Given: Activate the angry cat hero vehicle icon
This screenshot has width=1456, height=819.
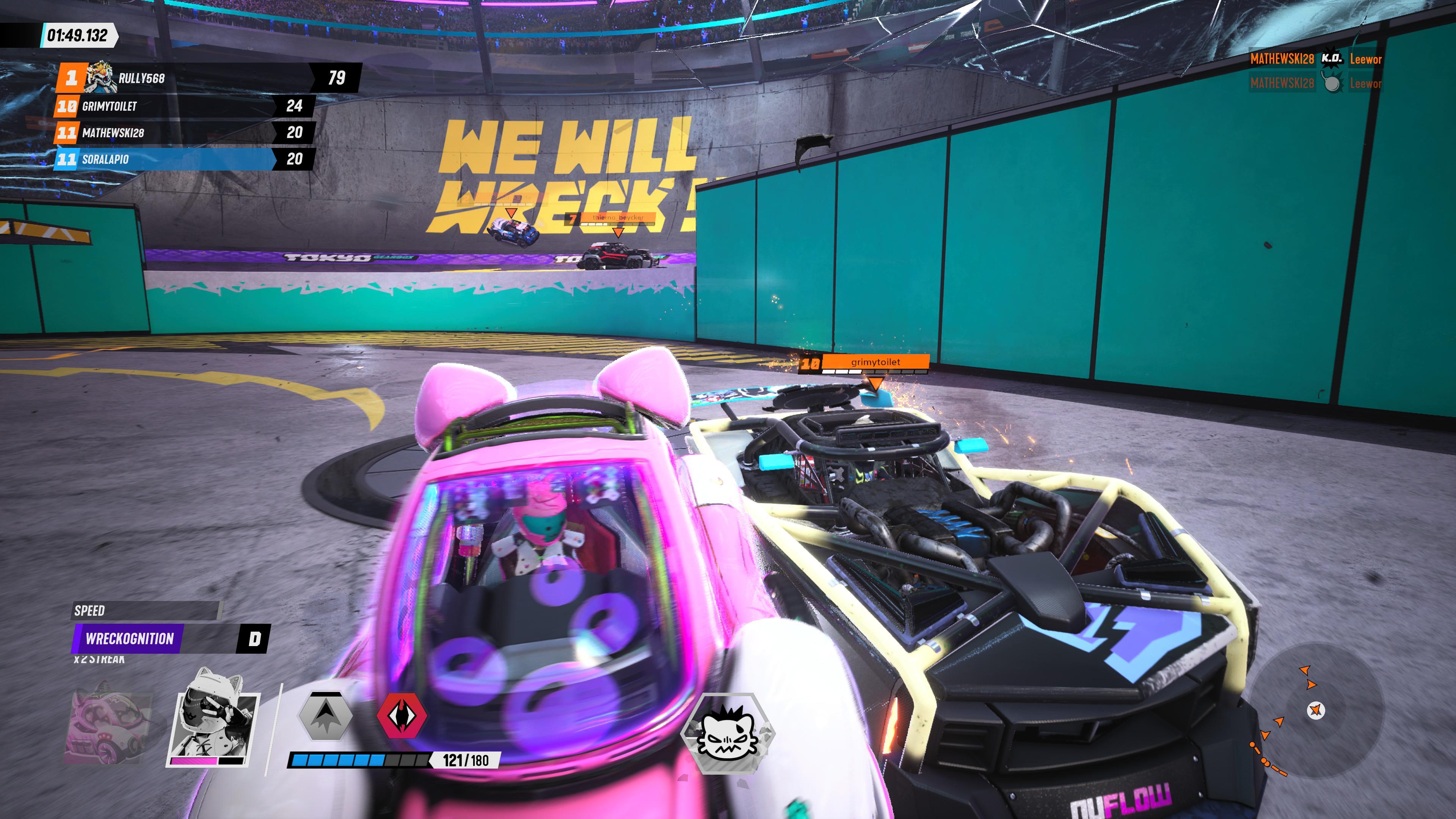Looking at the screenshot, I should [727, 733].
